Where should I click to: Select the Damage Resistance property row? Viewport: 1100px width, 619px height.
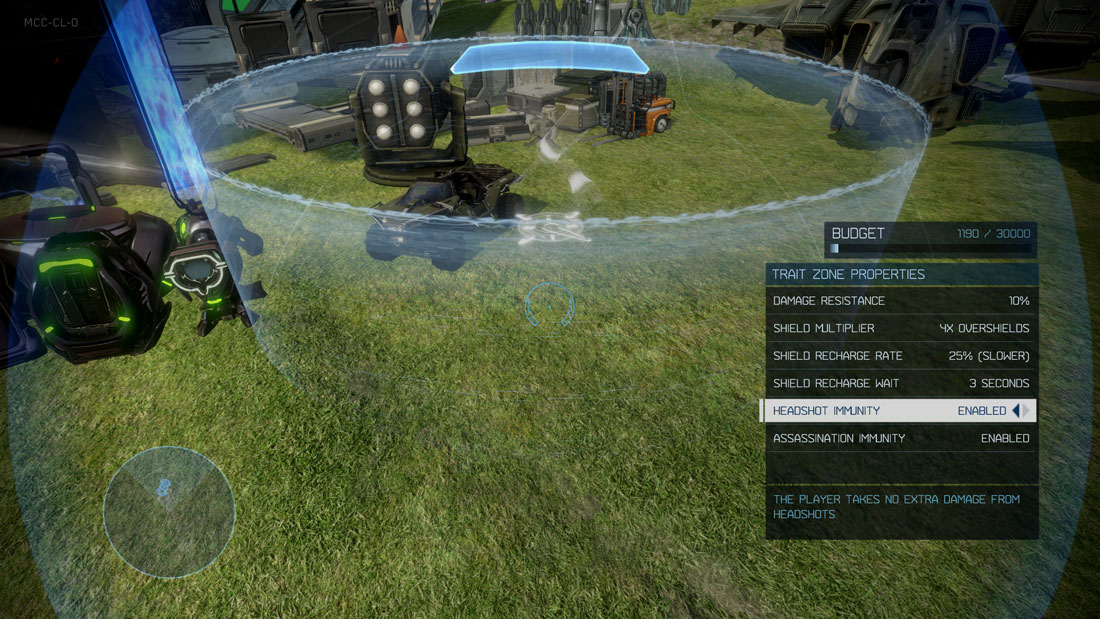(x=900, y=301)
